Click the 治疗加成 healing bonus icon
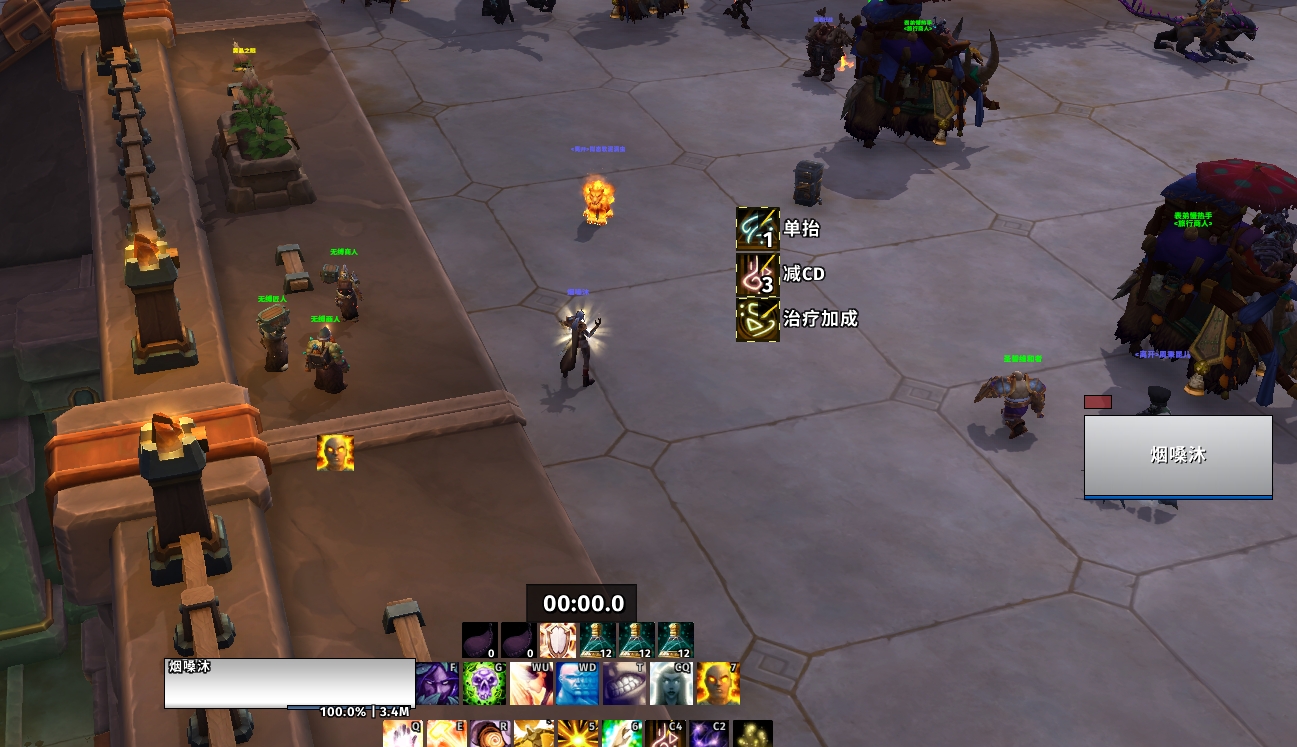Screen dimensions: 1297x747 757,319
